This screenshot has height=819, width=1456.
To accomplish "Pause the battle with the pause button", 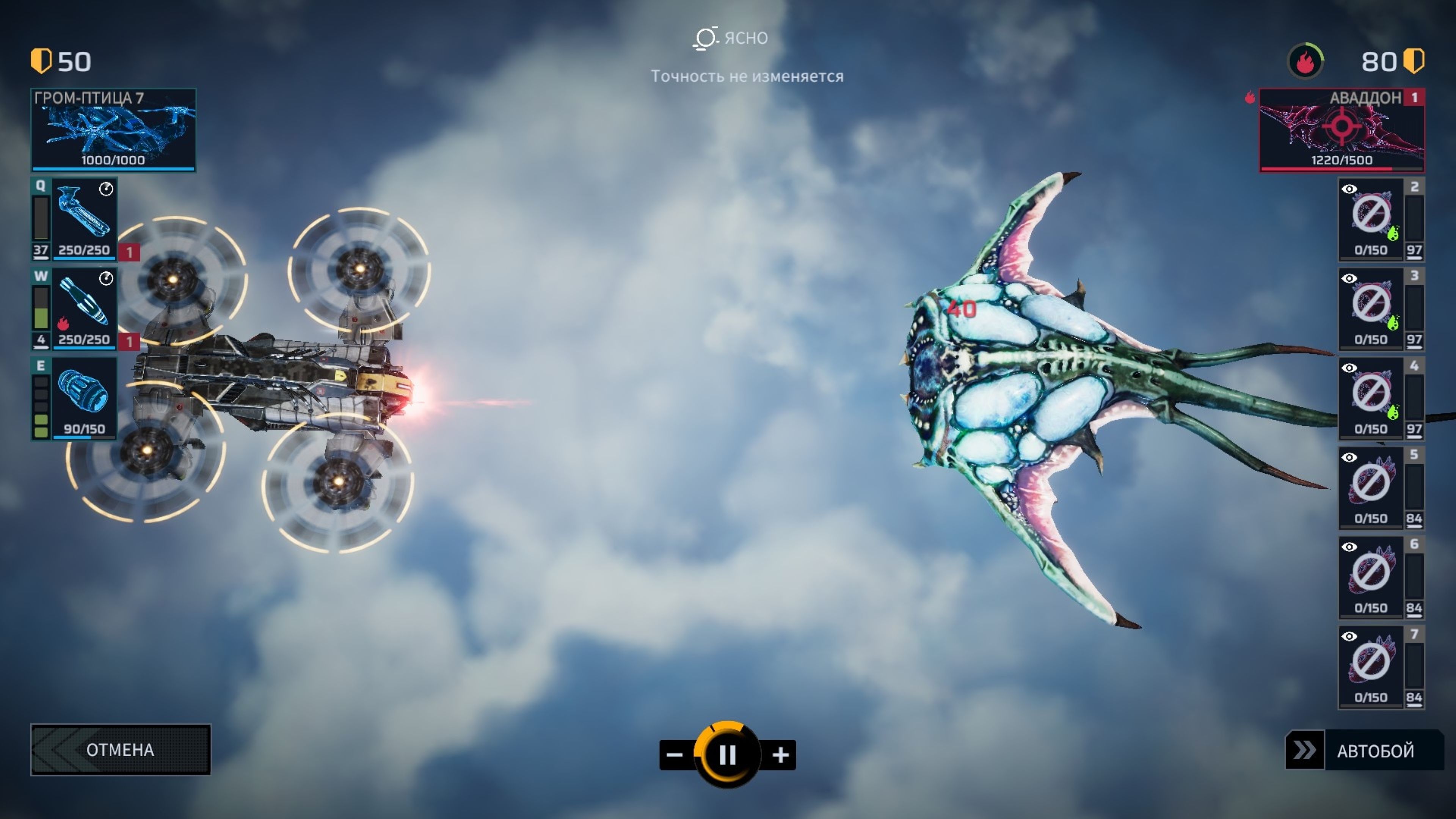I will [x=728, y=755].
